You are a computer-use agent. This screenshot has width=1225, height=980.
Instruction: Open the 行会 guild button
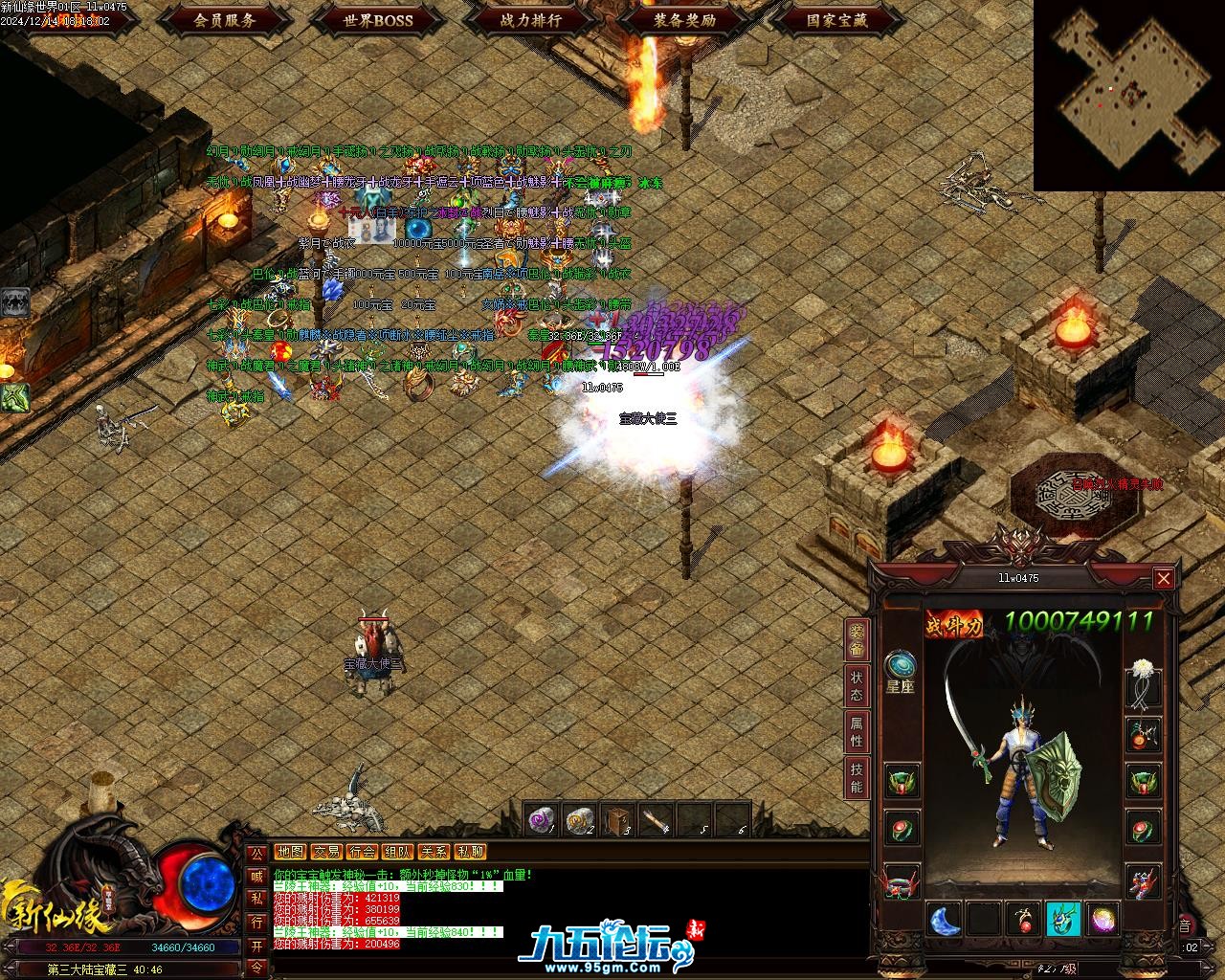362,852
